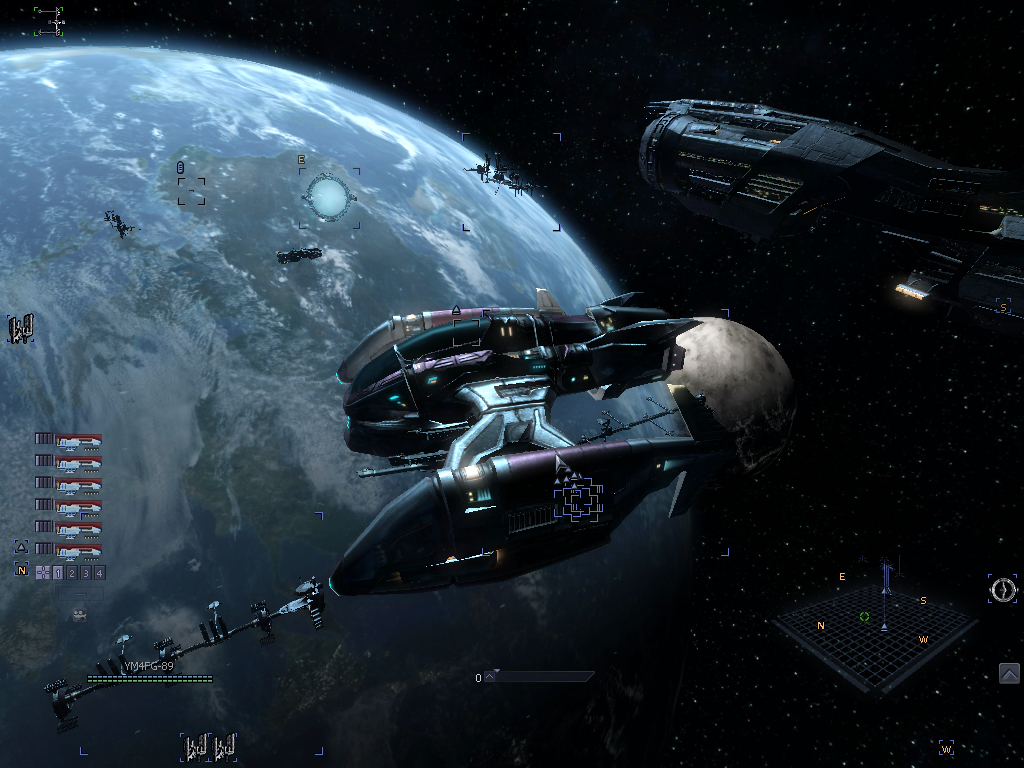
Task: Select weapon group 1
Action: (58, 573)
